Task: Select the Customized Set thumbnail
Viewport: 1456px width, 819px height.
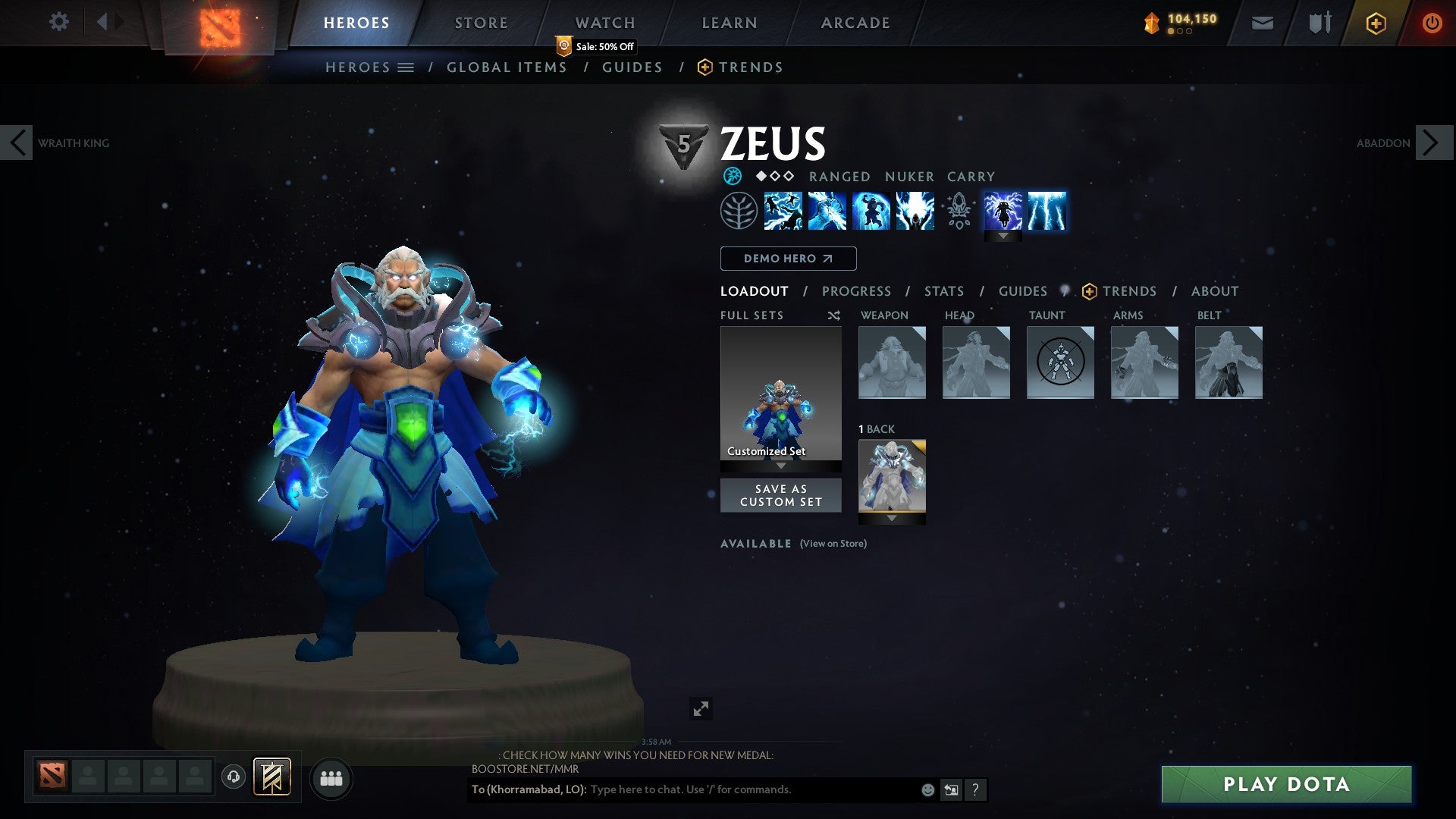Action: tap(780, 394)
